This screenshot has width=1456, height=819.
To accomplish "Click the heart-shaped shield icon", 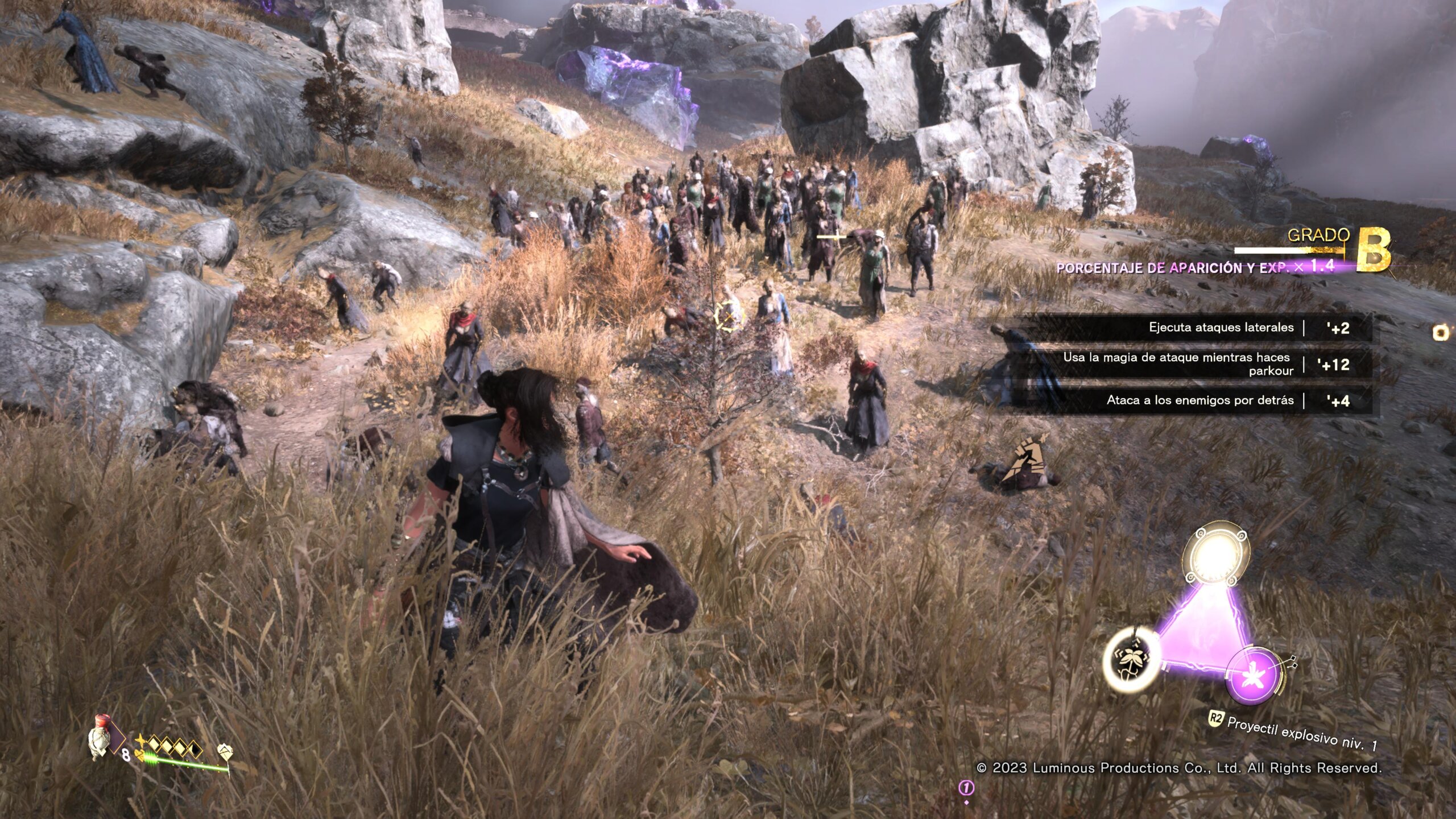I will [x=225, y=751].
